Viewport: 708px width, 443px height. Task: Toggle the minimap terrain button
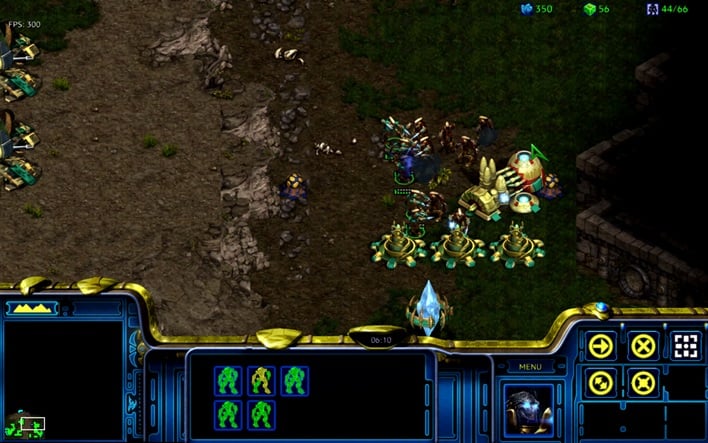coord(32,308)
